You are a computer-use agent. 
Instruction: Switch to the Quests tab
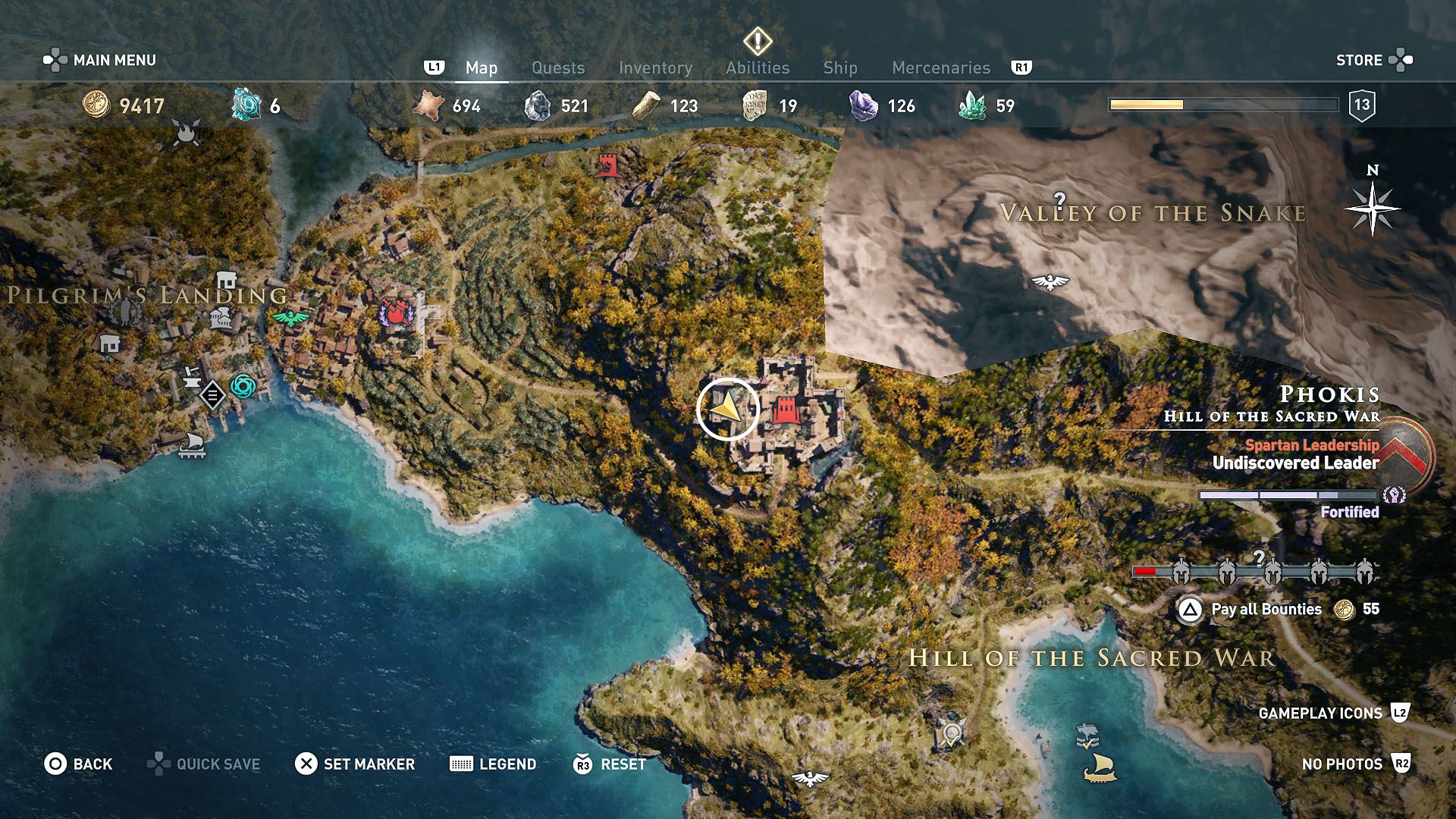558,67
